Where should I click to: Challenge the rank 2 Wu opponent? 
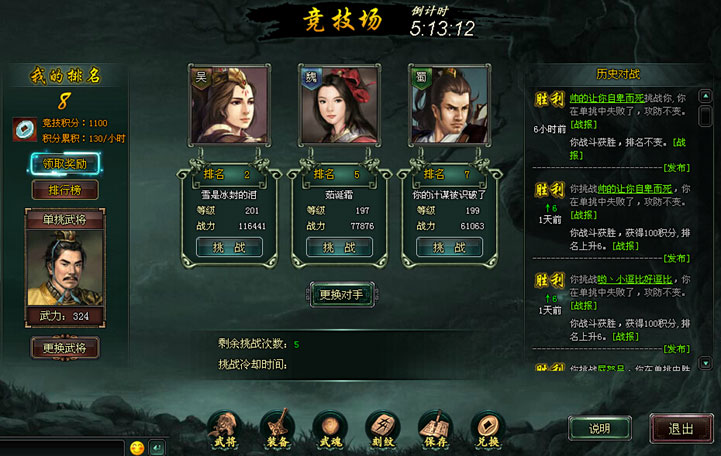coord(229,247)
